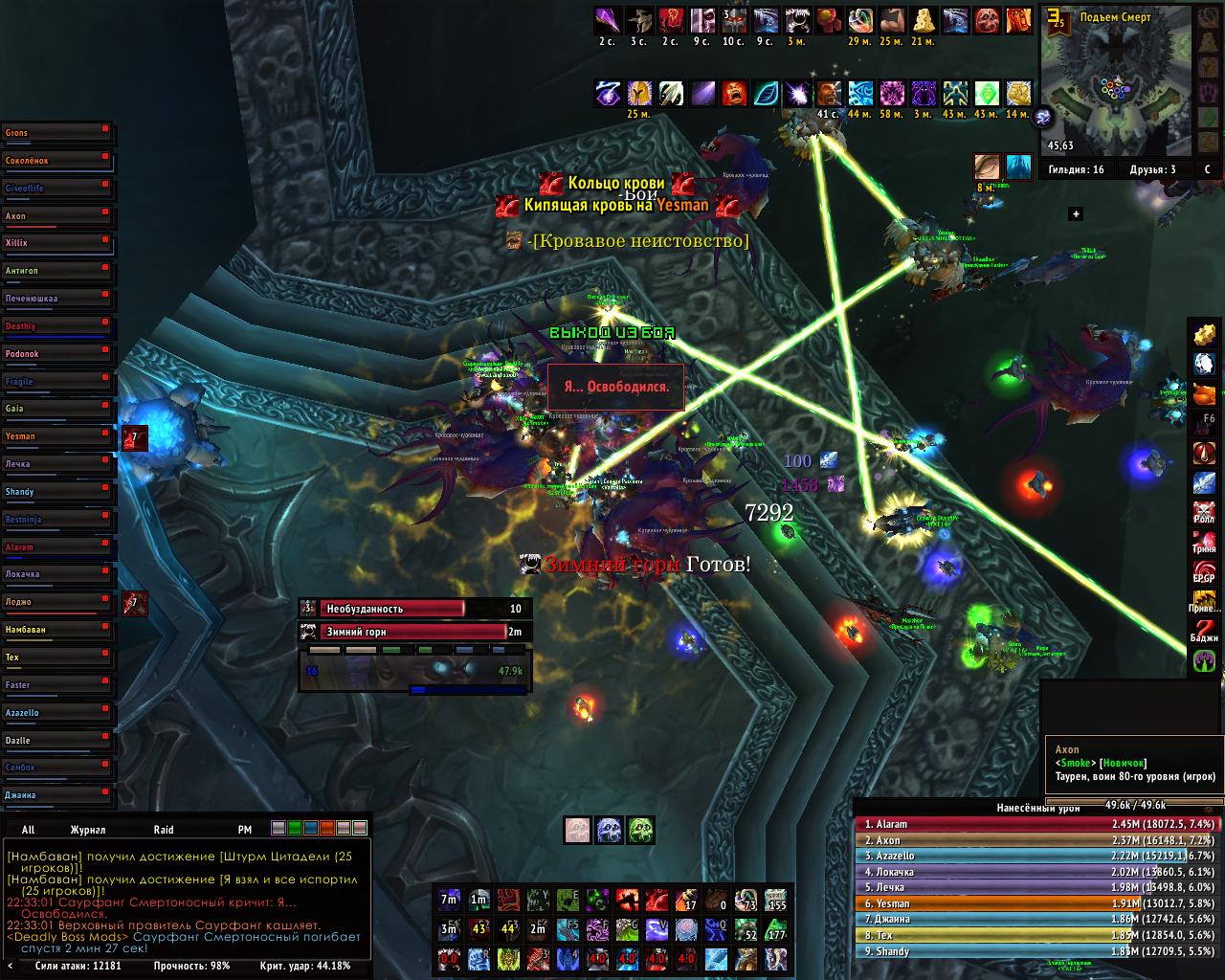Click the Баджи macro icon
This screenshot has width=1225, height=980.
click(1204, 633)
